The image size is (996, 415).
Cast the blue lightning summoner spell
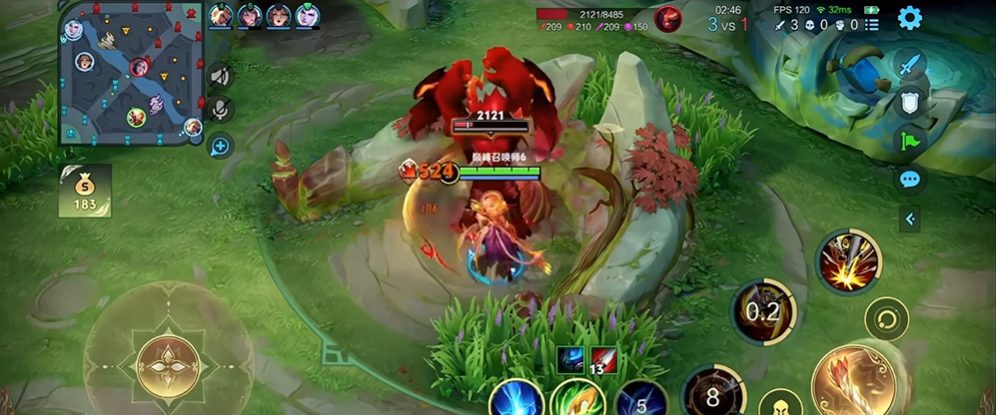(x=514, y=398)
